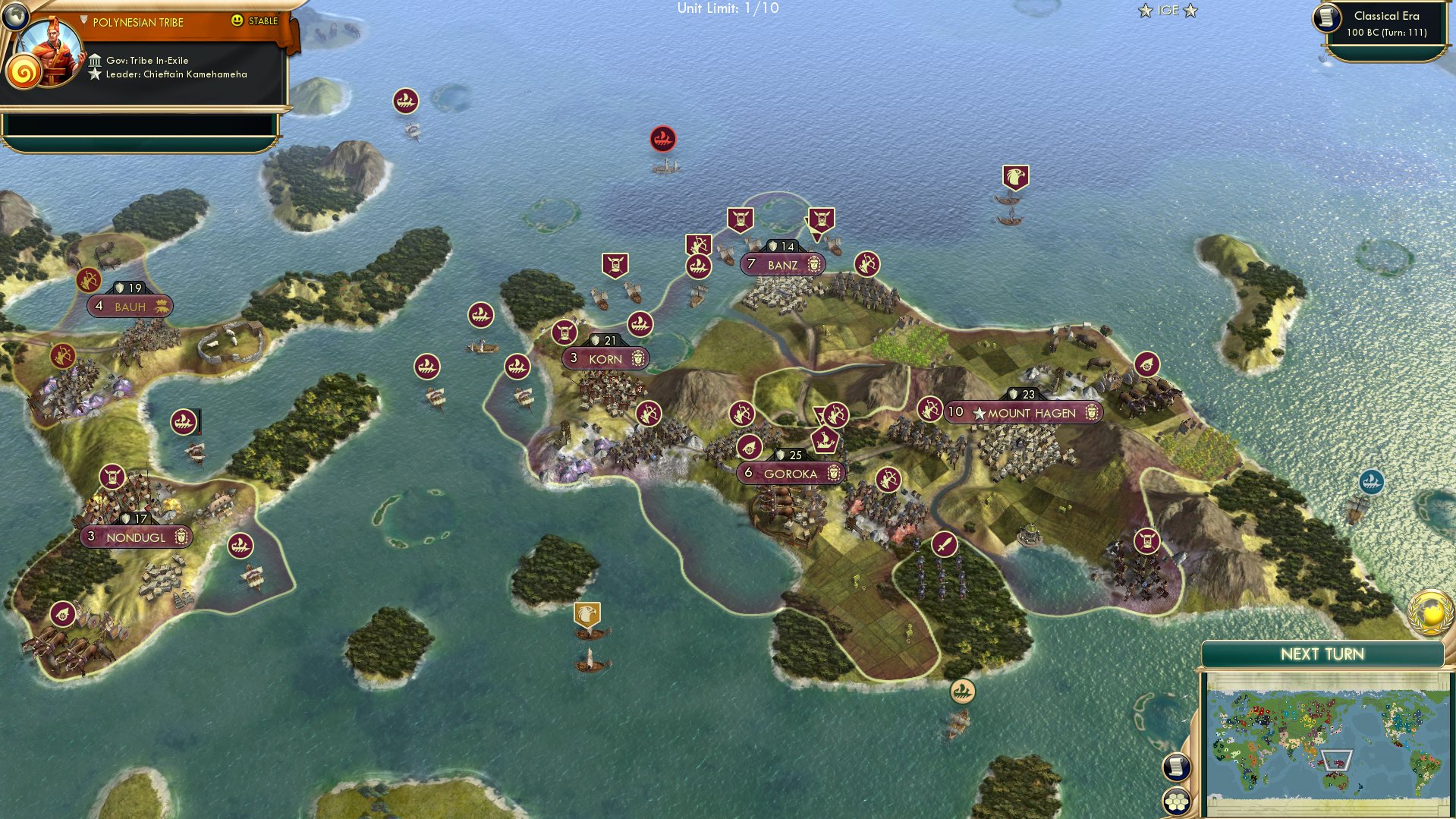
Task: Toggle the left IGE star at top center
Action: pyautogui.click(x=1144, y=11)
